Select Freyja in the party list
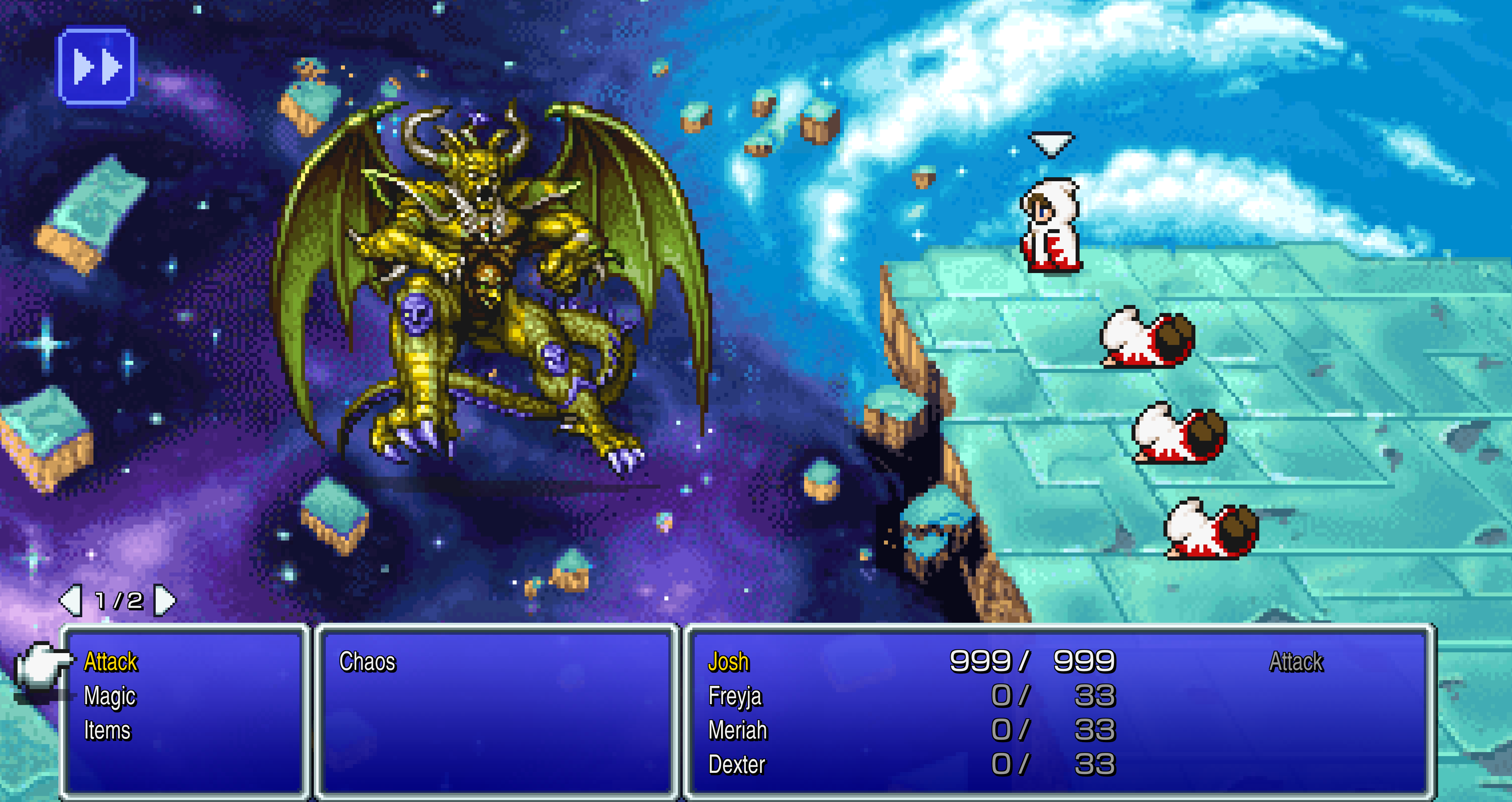Image resolution: width=1512 pixels, height=802 pixels. 735,696
